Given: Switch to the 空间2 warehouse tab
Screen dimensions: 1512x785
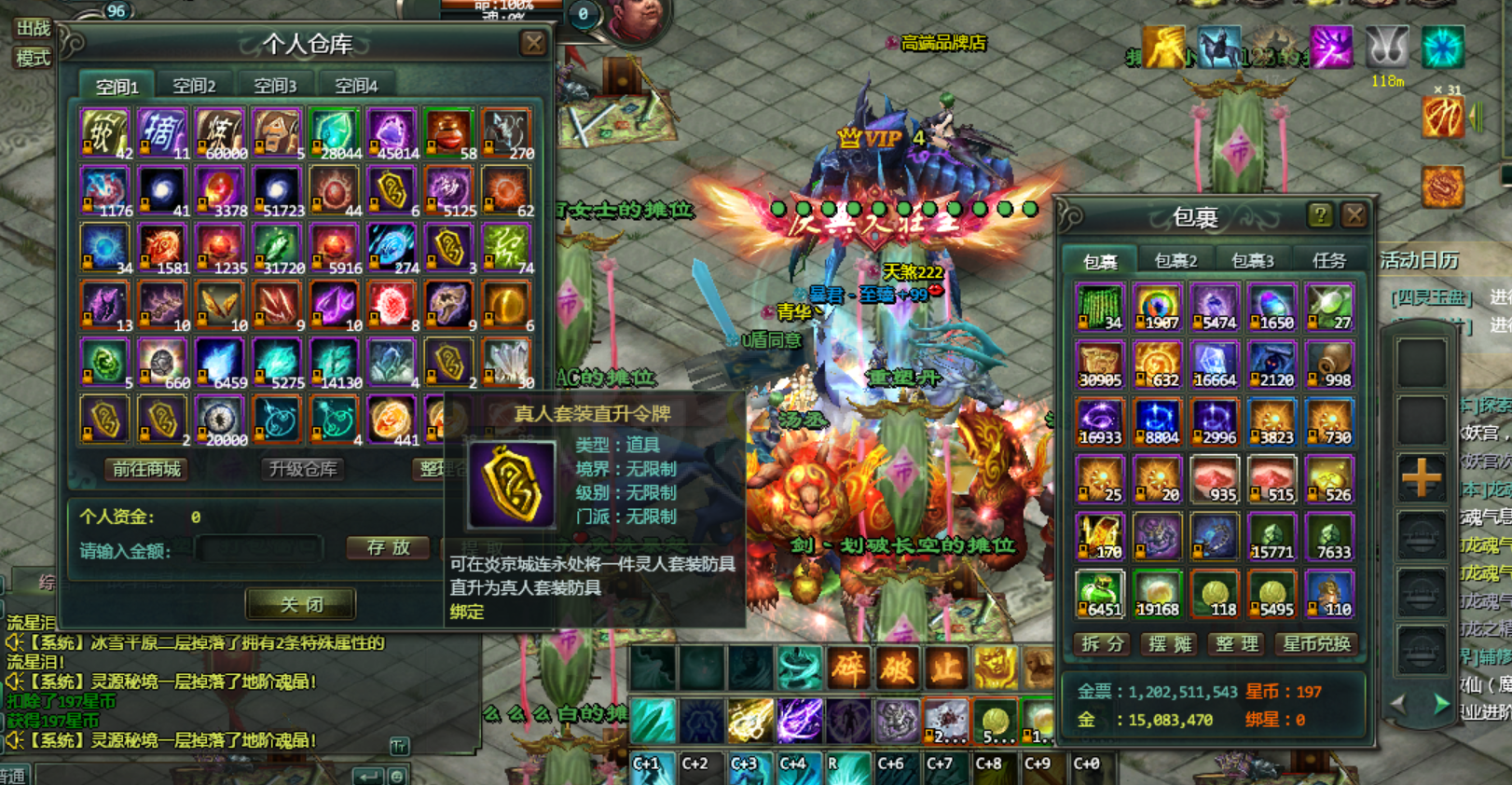Looking at the screenshot, I should [195, 86].
